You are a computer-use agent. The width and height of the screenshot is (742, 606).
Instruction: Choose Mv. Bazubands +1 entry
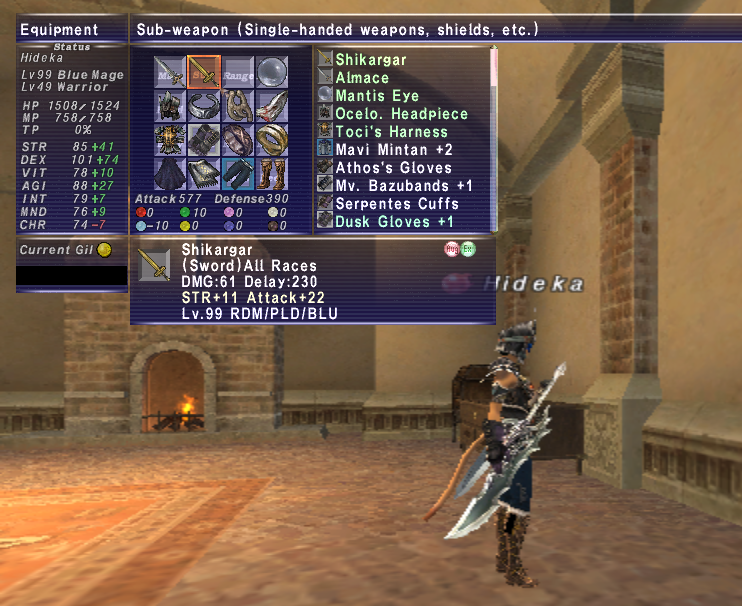[x=404, y=185]
